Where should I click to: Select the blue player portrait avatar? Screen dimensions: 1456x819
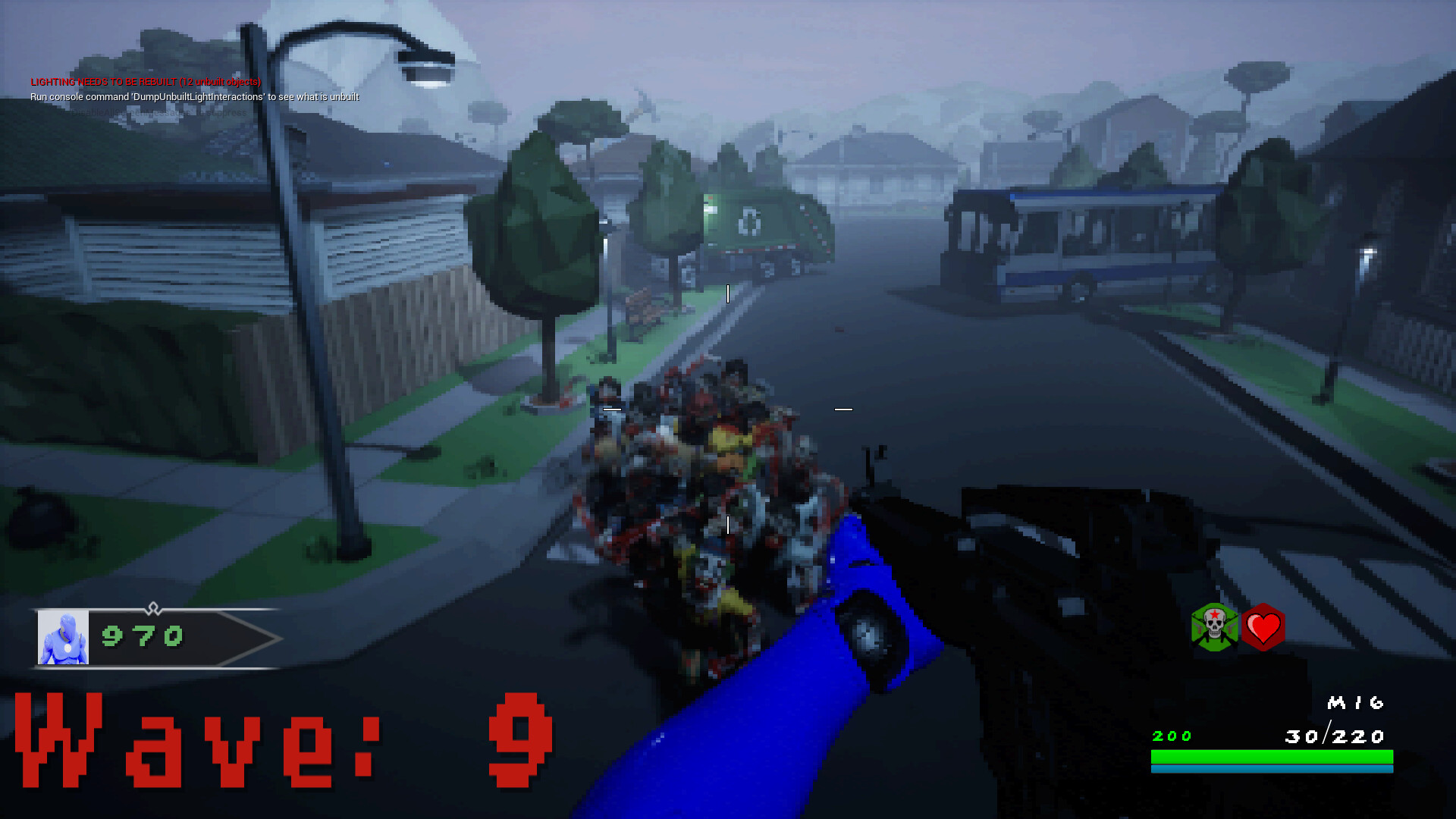click(x=64, y=637)
